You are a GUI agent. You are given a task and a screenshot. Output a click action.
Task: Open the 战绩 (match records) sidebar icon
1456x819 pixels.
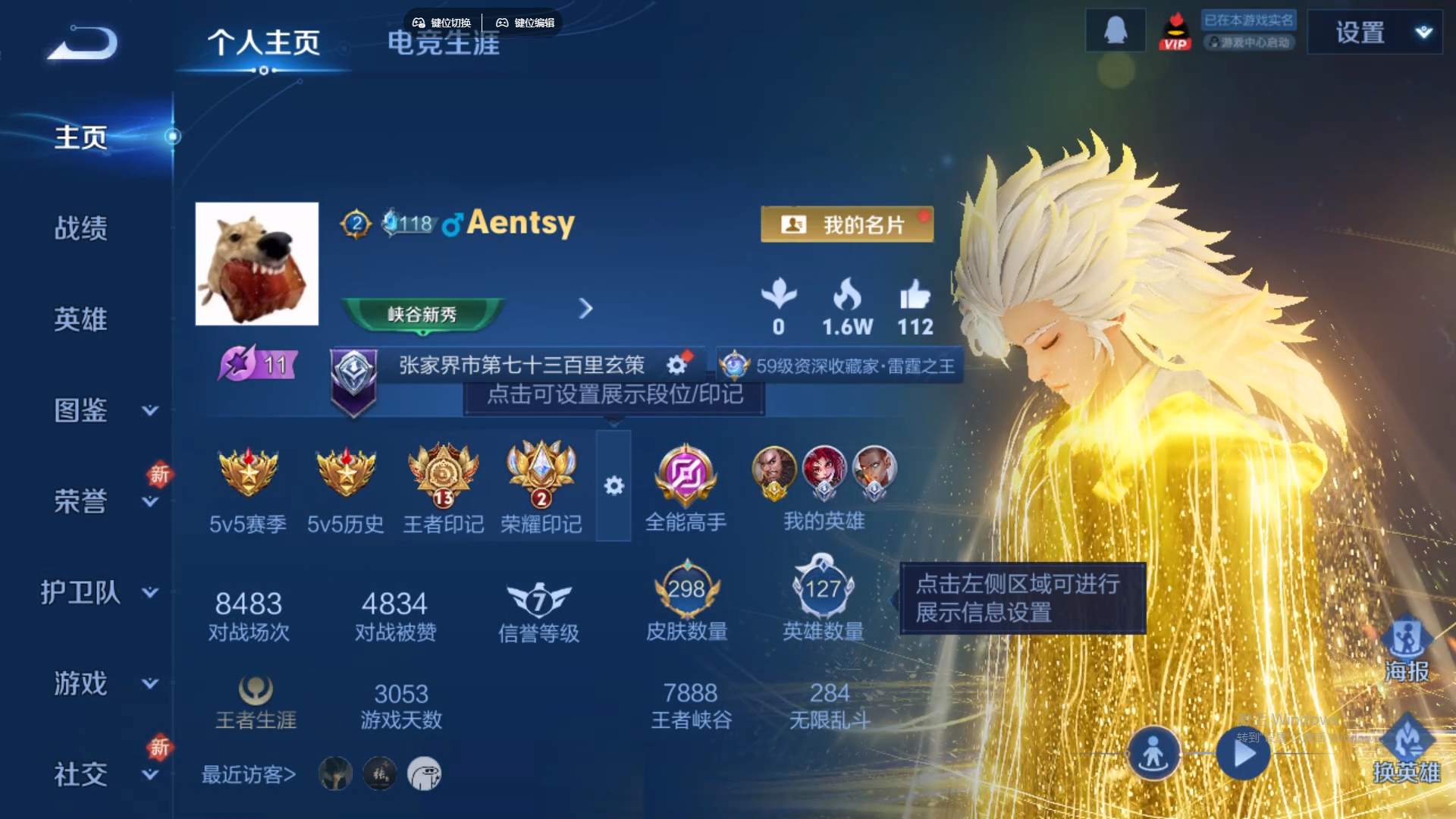pos(82,227)
